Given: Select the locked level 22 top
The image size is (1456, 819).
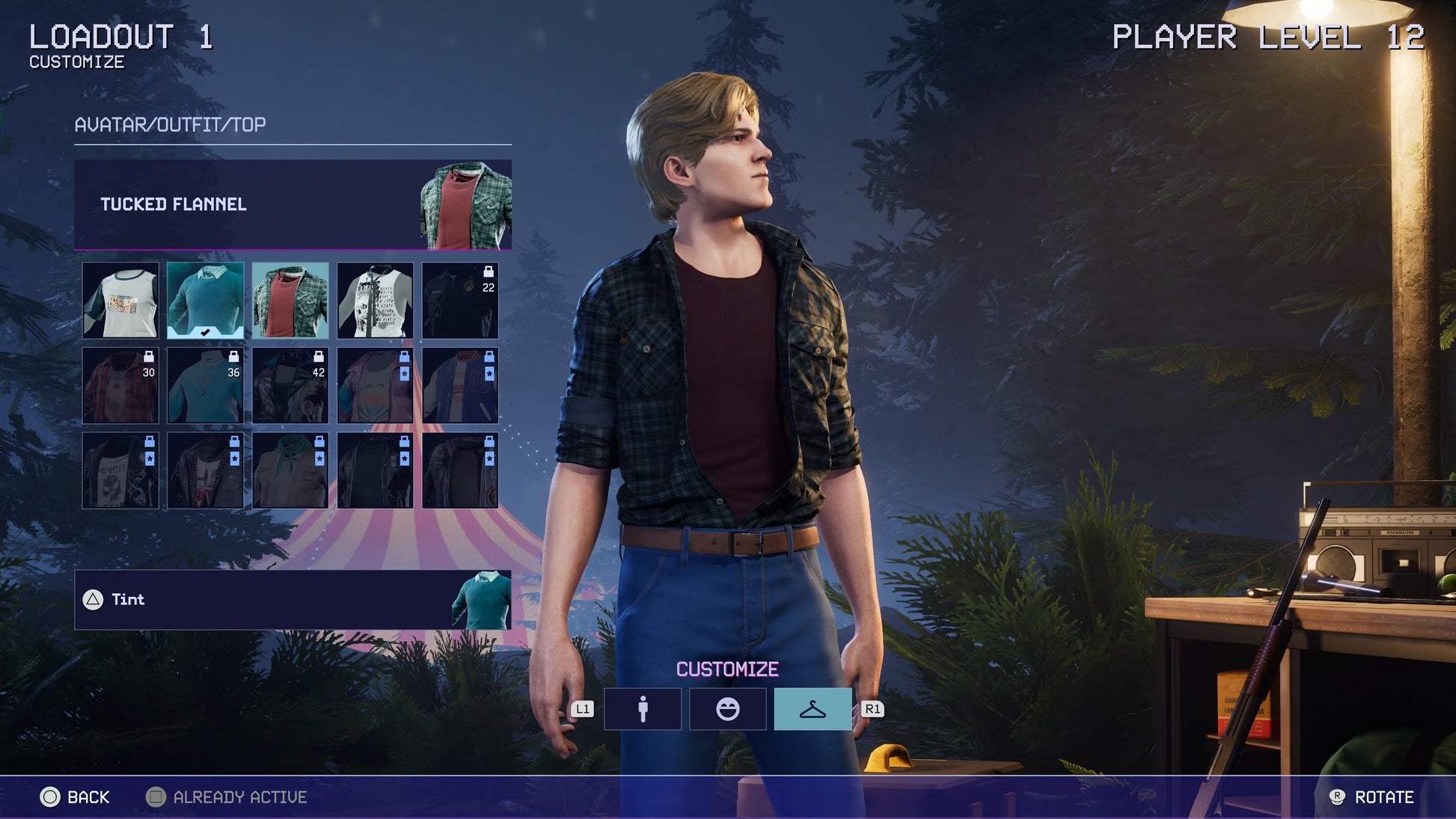Looking at the screenshot, I should tap(460, 301).
